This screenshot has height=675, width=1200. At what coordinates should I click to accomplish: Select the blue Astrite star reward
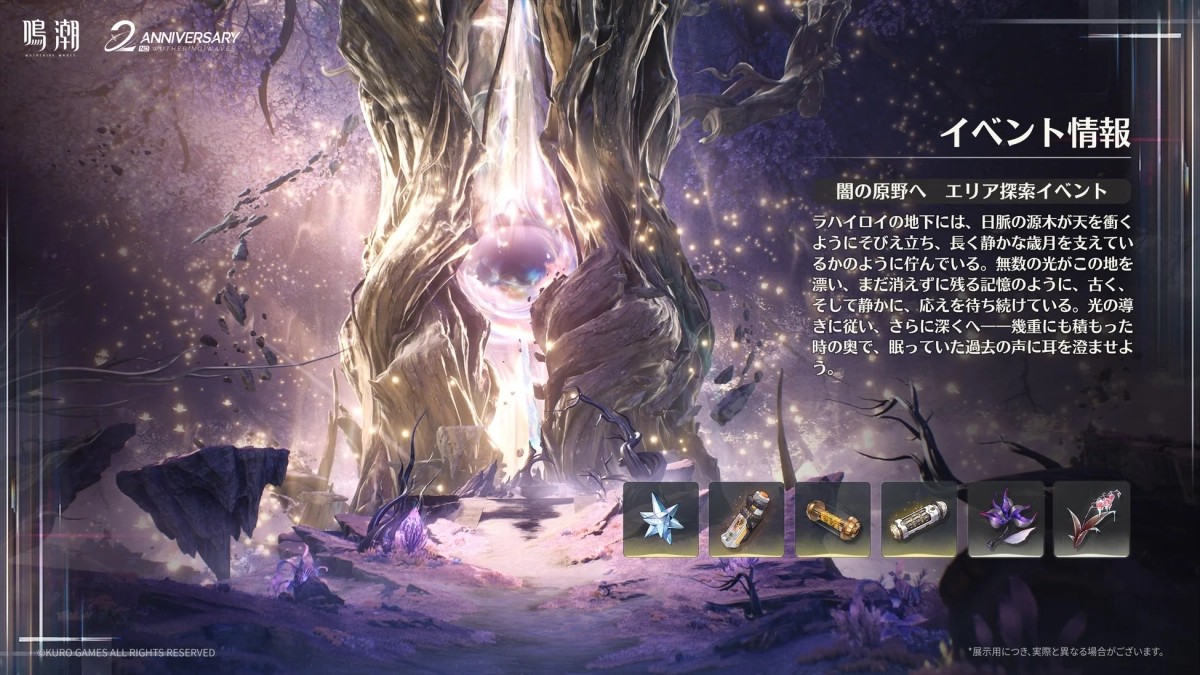pyautogui.click(x=660, y=519)
